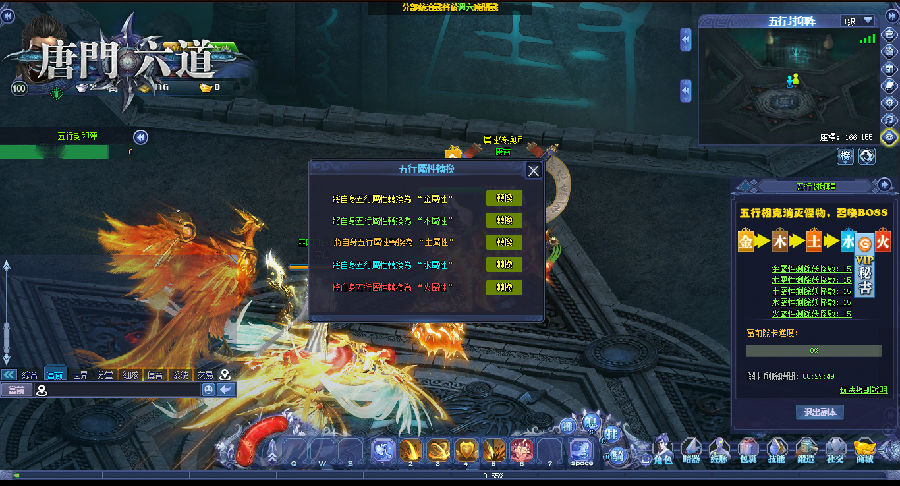Activate the skill in hotbar slot 2
This screenshot has width=900, height=486.
[x=409, y=450]
